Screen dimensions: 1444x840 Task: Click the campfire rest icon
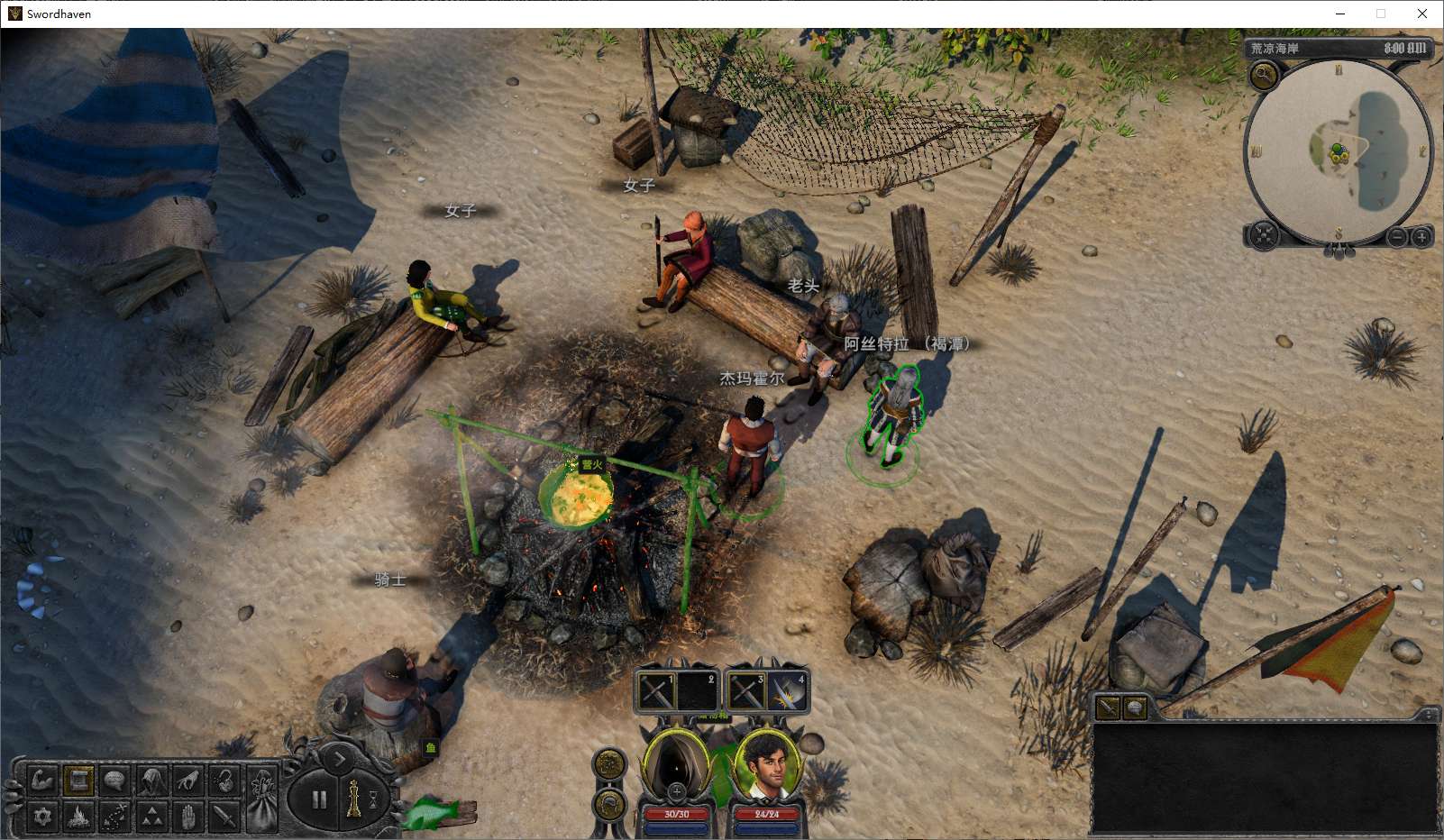pos(78,817)
